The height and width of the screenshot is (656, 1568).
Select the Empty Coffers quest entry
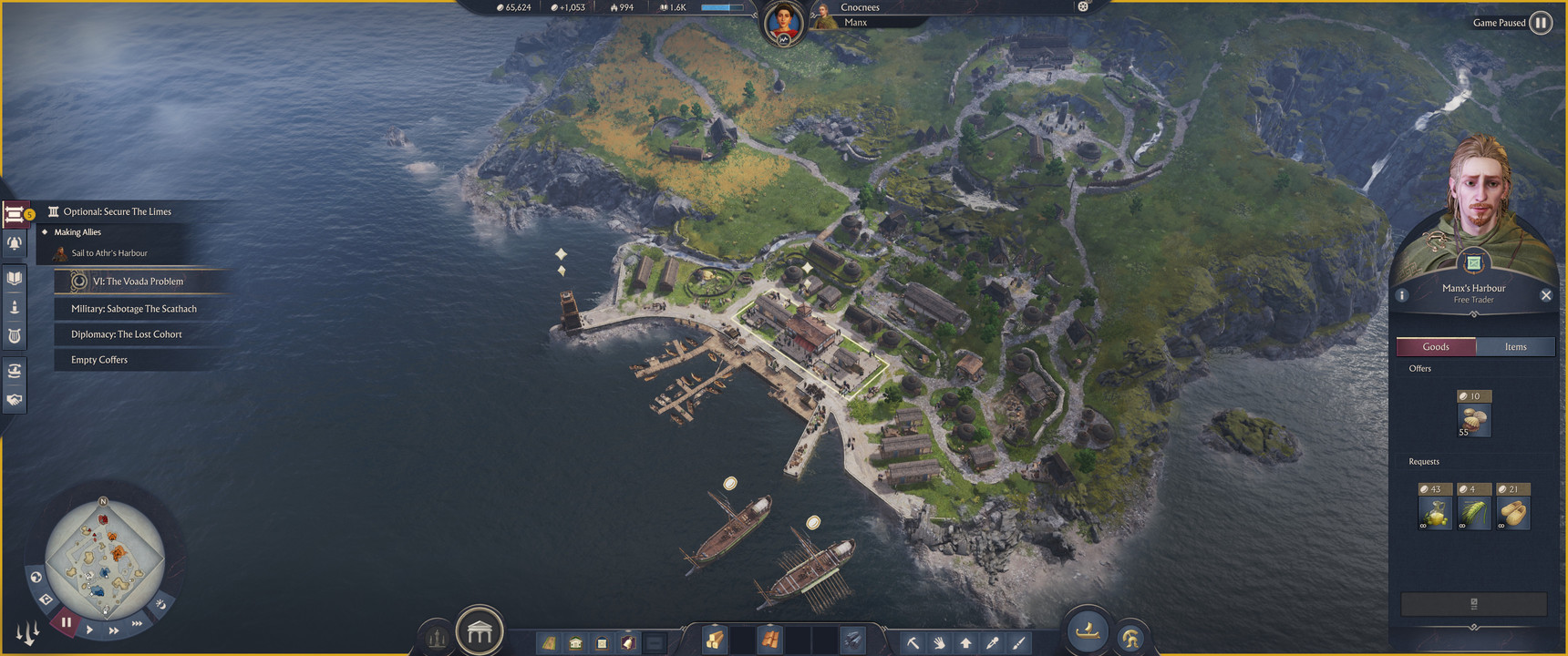(x=99, y=360)
